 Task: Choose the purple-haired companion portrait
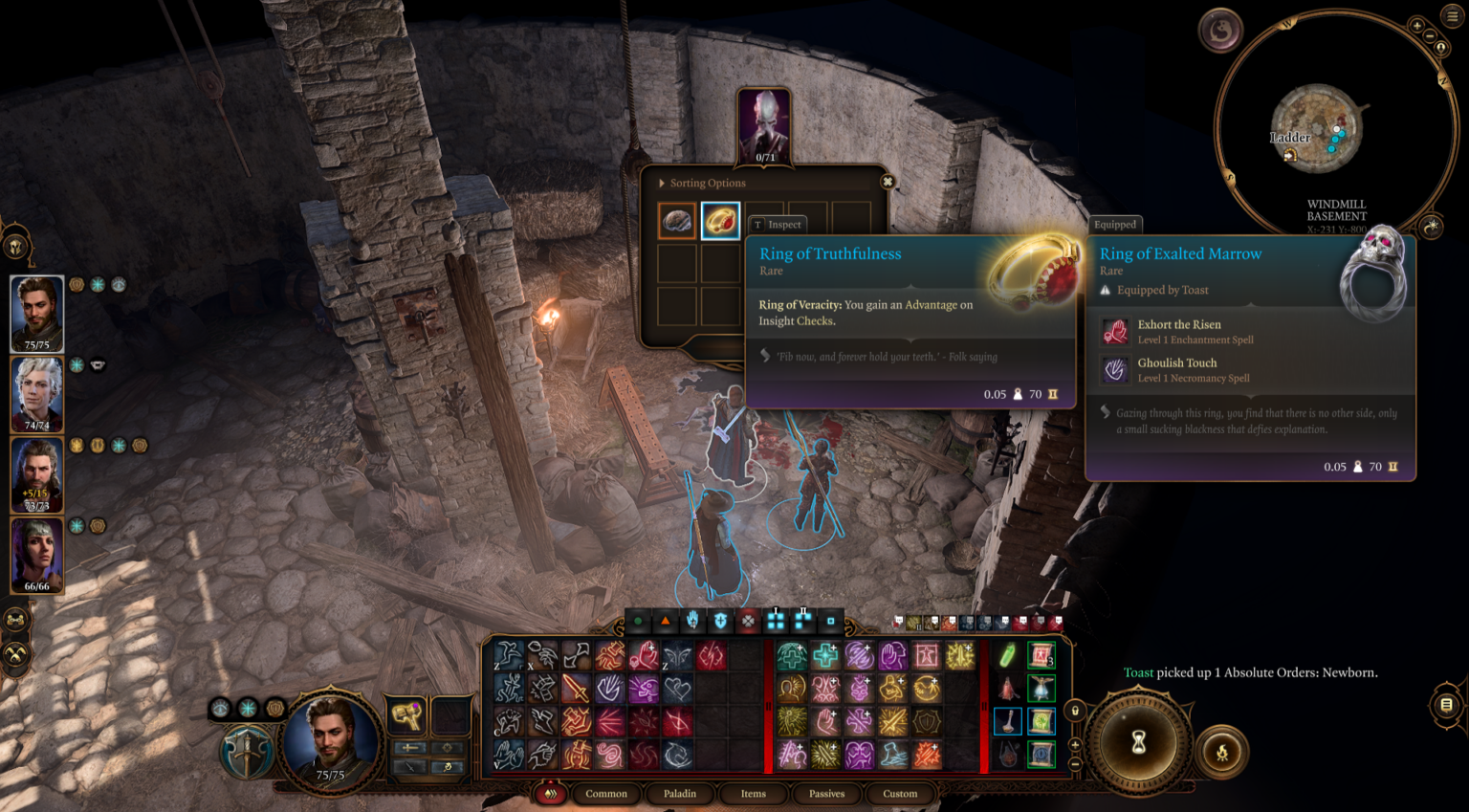37,554
